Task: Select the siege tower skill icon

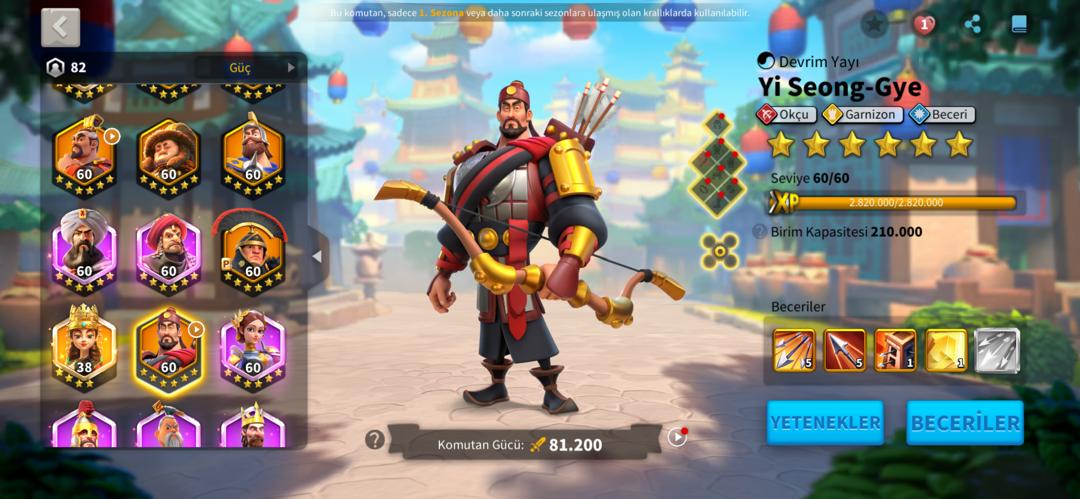Action: [x=895, y=350]
